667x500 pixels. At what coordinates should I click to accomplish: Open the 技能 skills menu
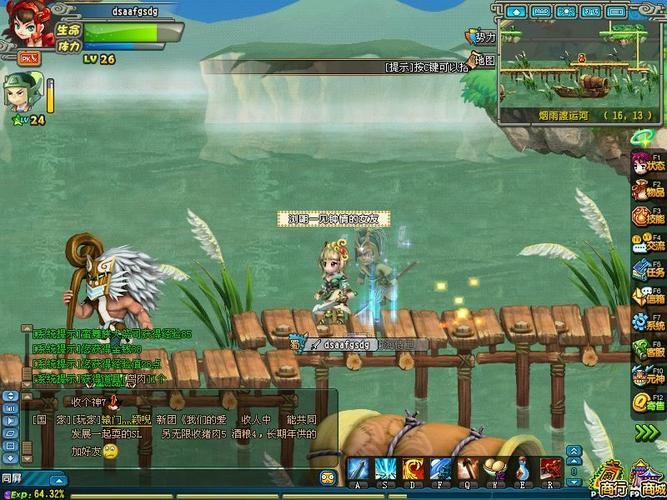[647, 216]
